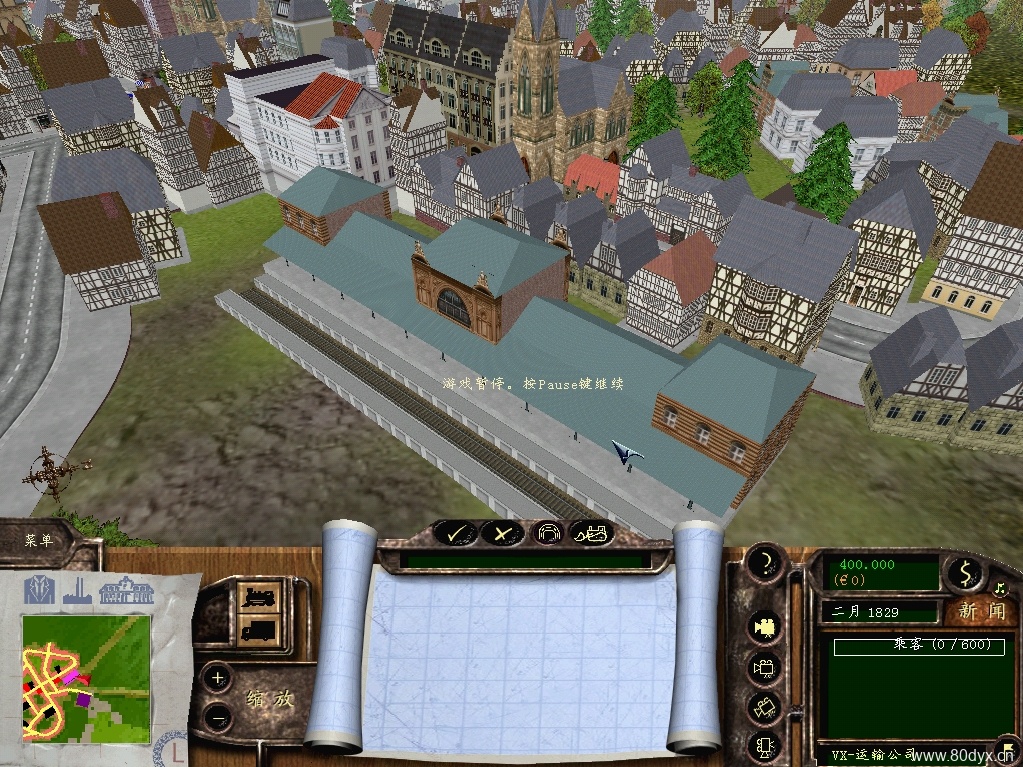Open the 新闻 news panel
The width and height of the screenshot is (1023, 767).
[x=980, y=610]
